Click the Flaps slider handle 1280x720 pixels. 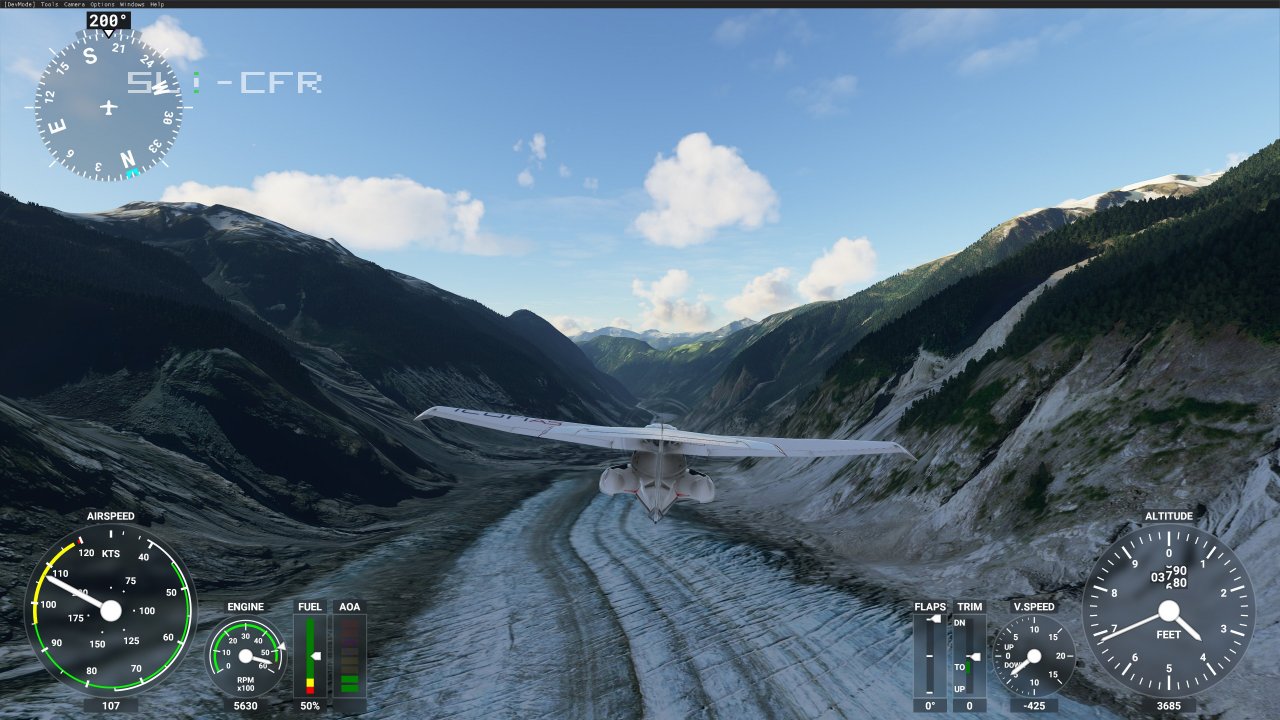tap(933, 618)
